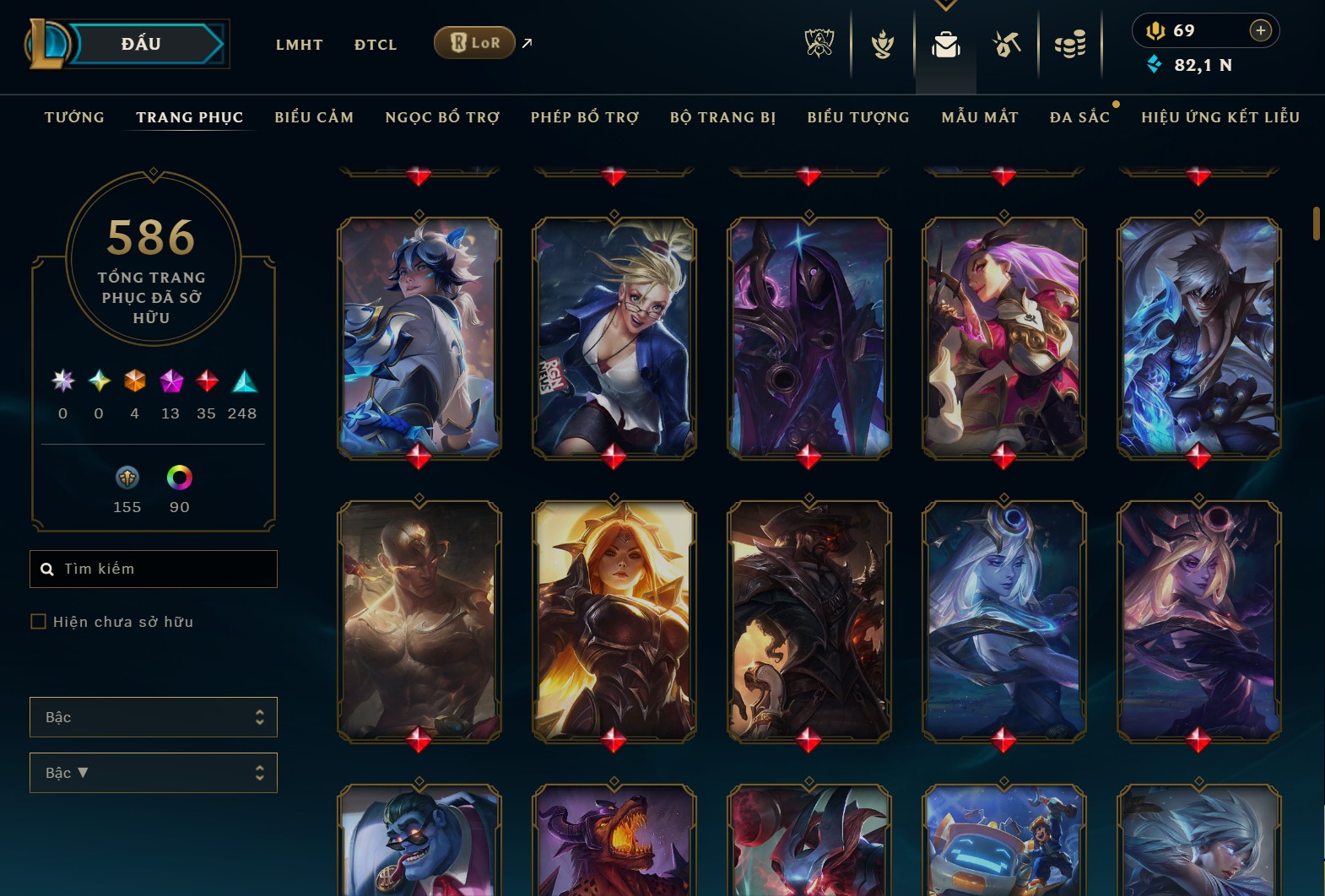Image resolution: width=1325 pixels, height=896 pixels.
Task: Switch to the TƯỚNG tab
Action: tap(74, 117)
